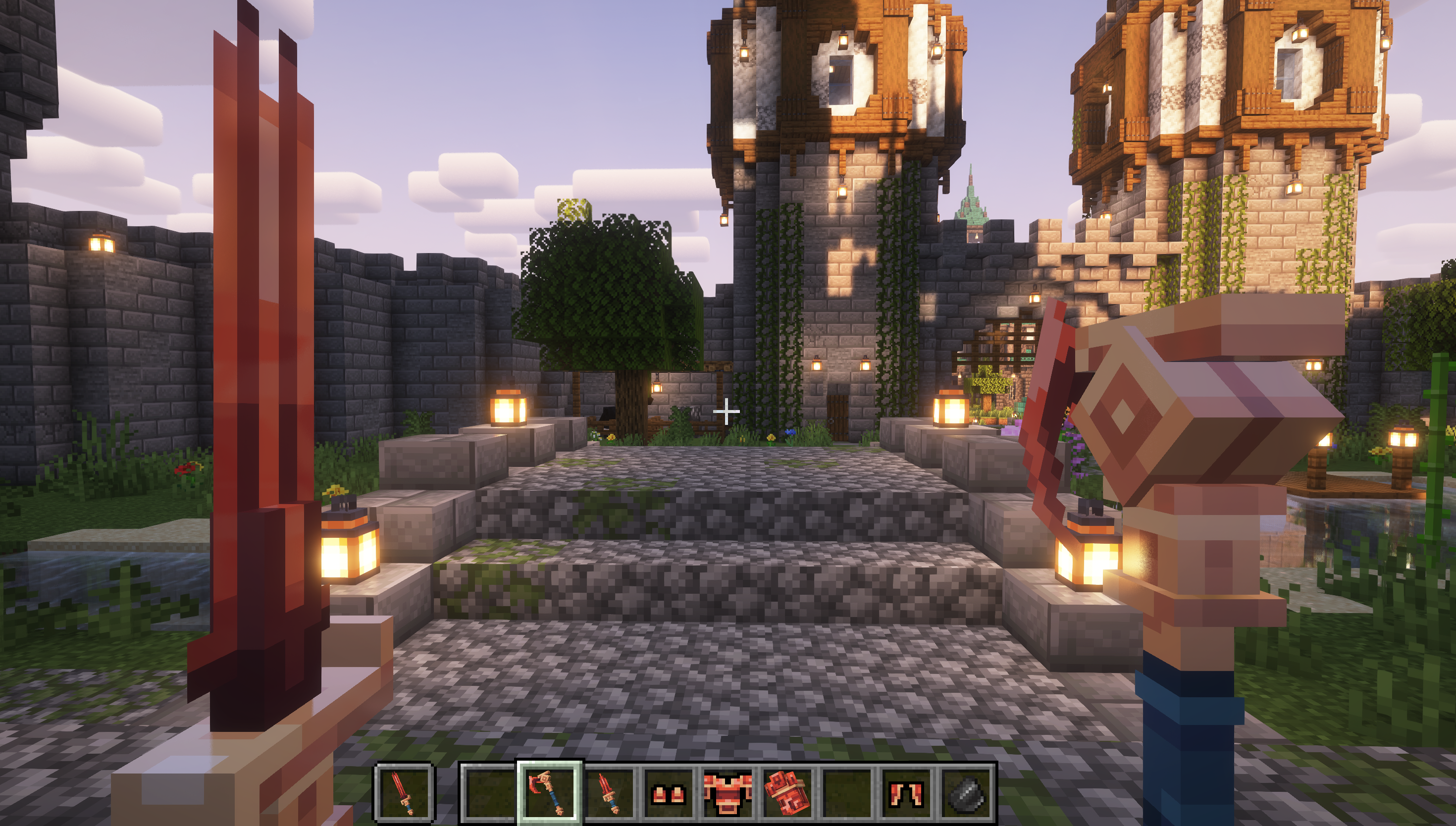Select the red boots in the hotbar
Image resolution: width=1456 pixels, height=826 pixels.
click(669, 794)
